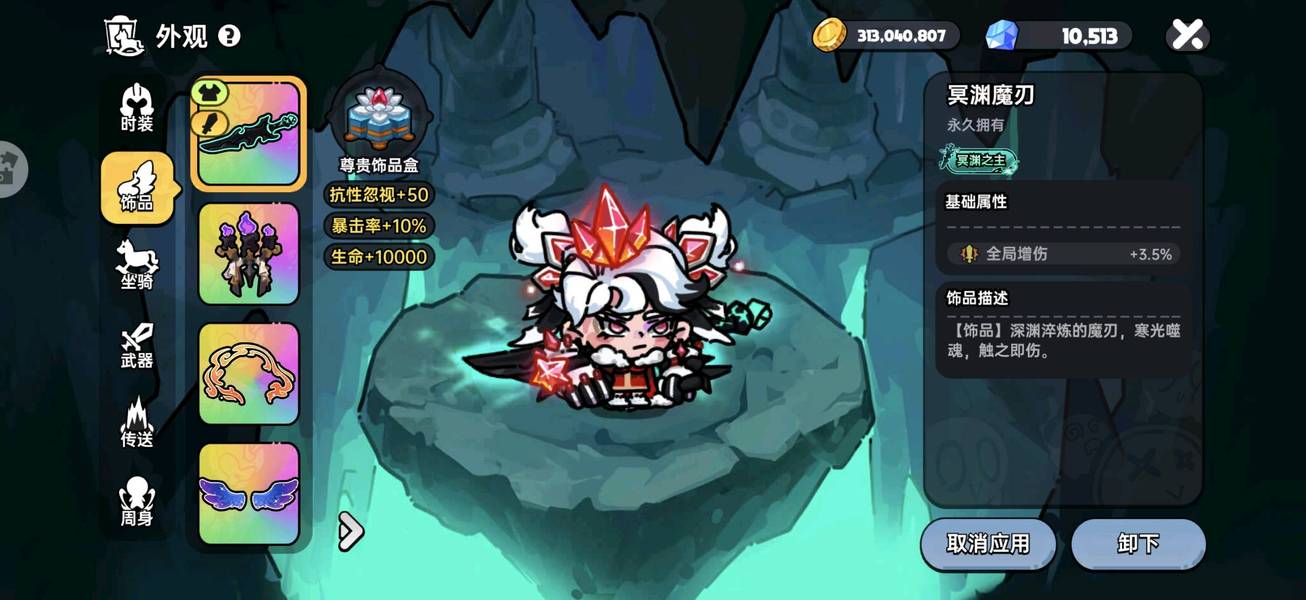The image size is (1306, 600).
Task: Switch to the 时装 costume tab
Action: pyautogui.click(x=137, y=109)
